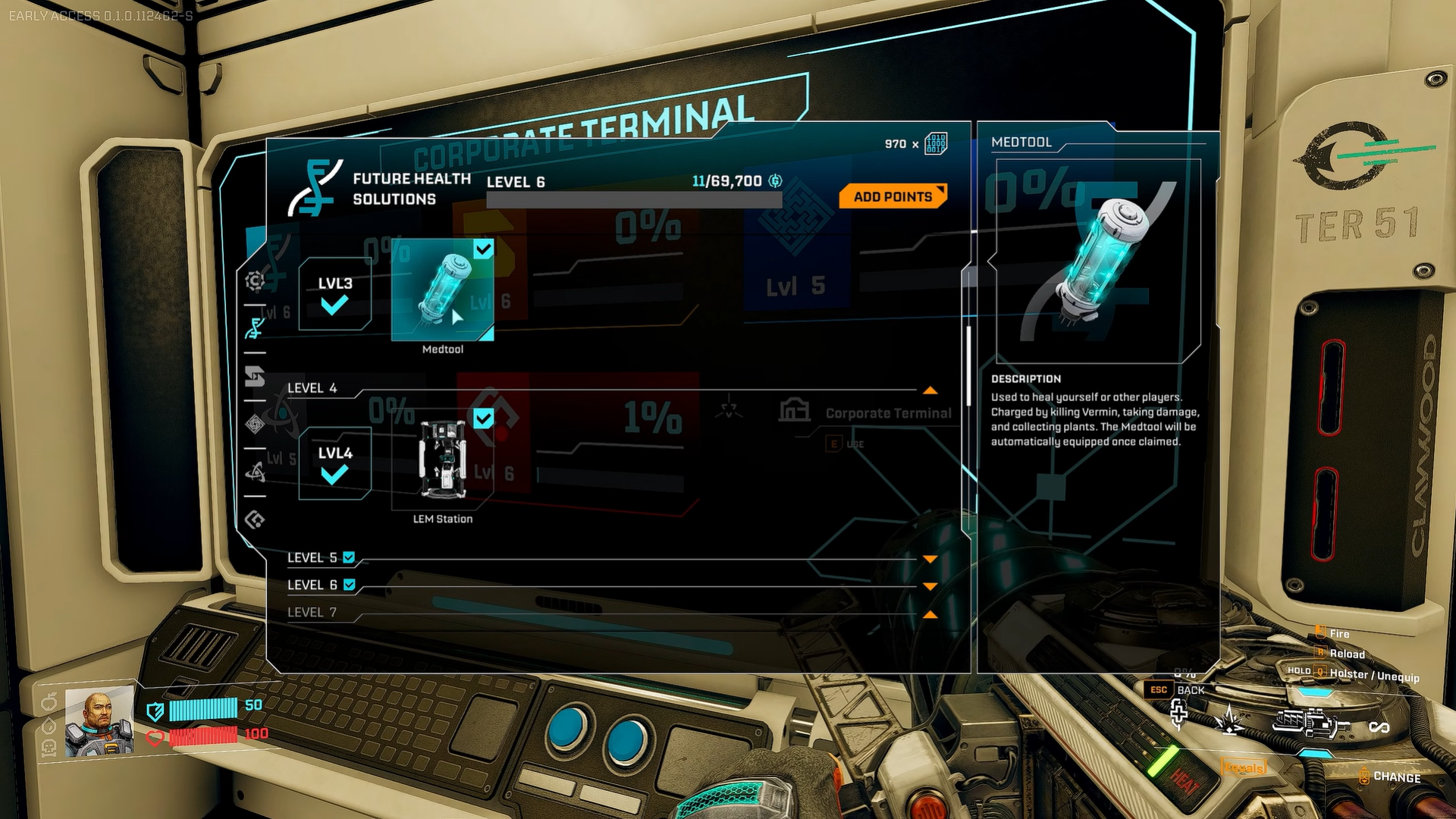Switch to the atom-orbit faction tab

click(255, 472)
